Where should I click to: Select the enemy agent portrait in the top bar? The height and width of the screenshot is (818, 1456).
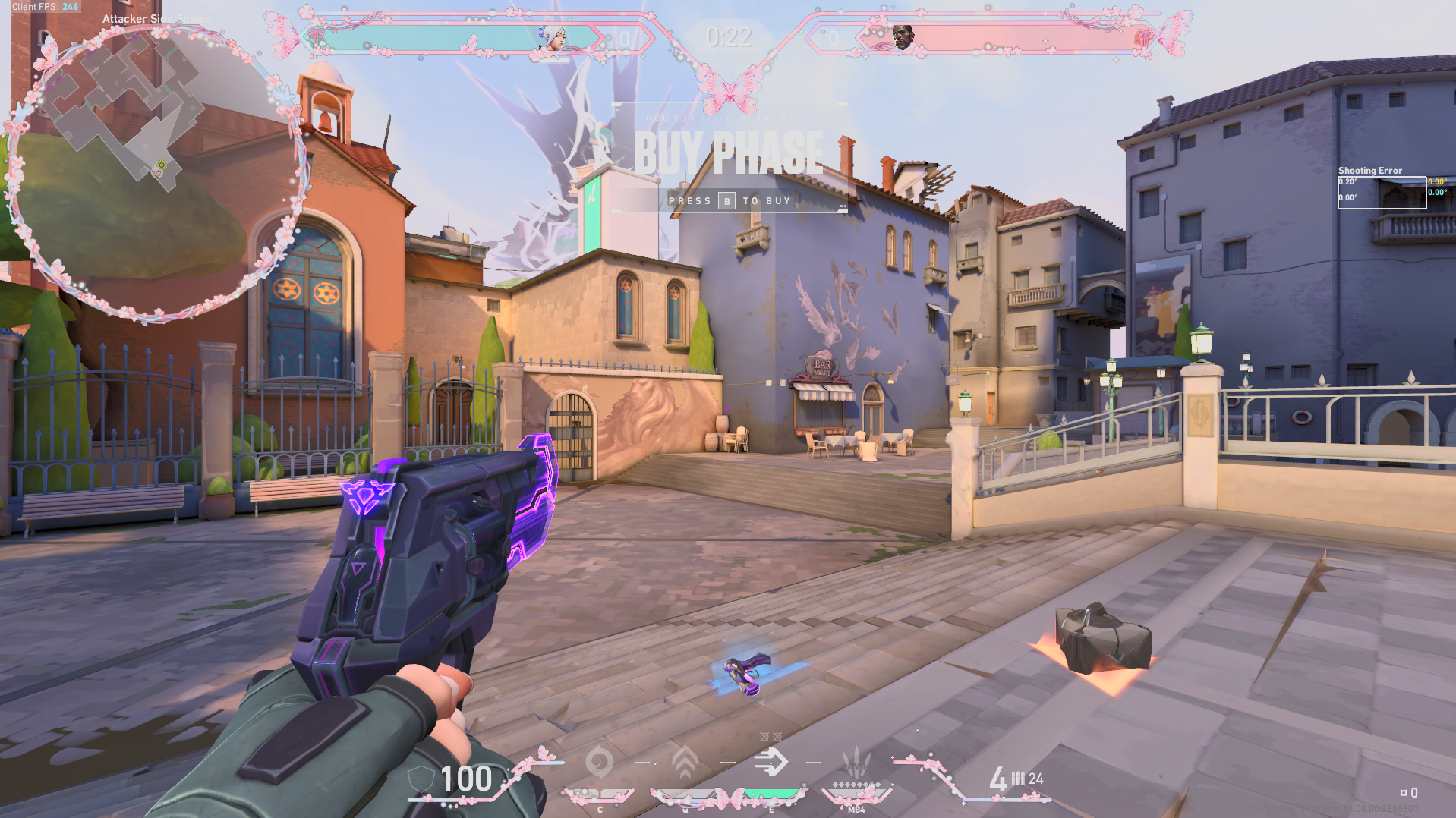coord(902,36)
